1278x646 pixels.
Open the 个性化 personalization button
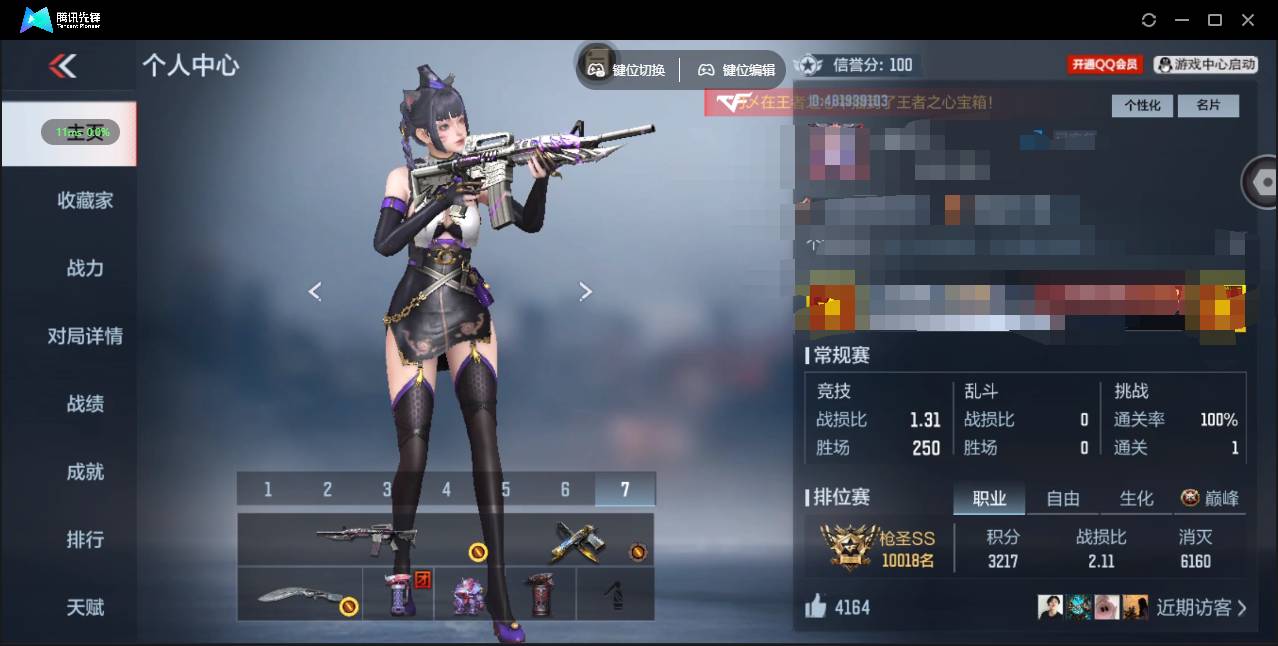click(1142, 105)
